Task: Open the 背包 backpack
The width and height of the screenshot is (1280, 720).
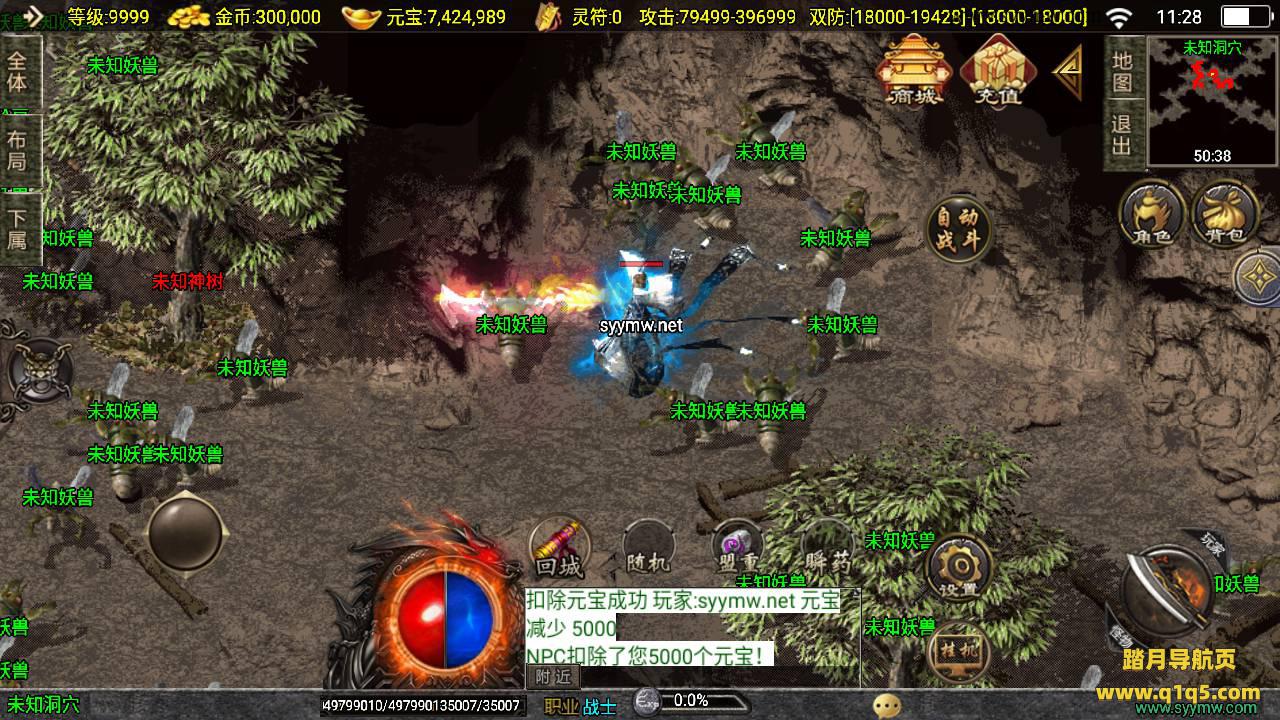Action: (x=1224, y=213)
